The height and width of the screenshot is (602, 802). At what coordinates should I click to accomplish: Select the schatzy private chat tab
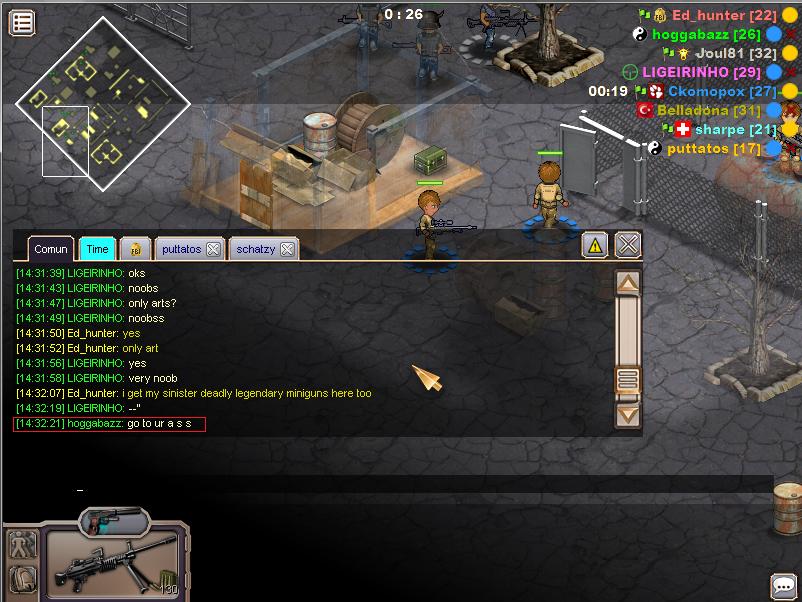[254, 249]
